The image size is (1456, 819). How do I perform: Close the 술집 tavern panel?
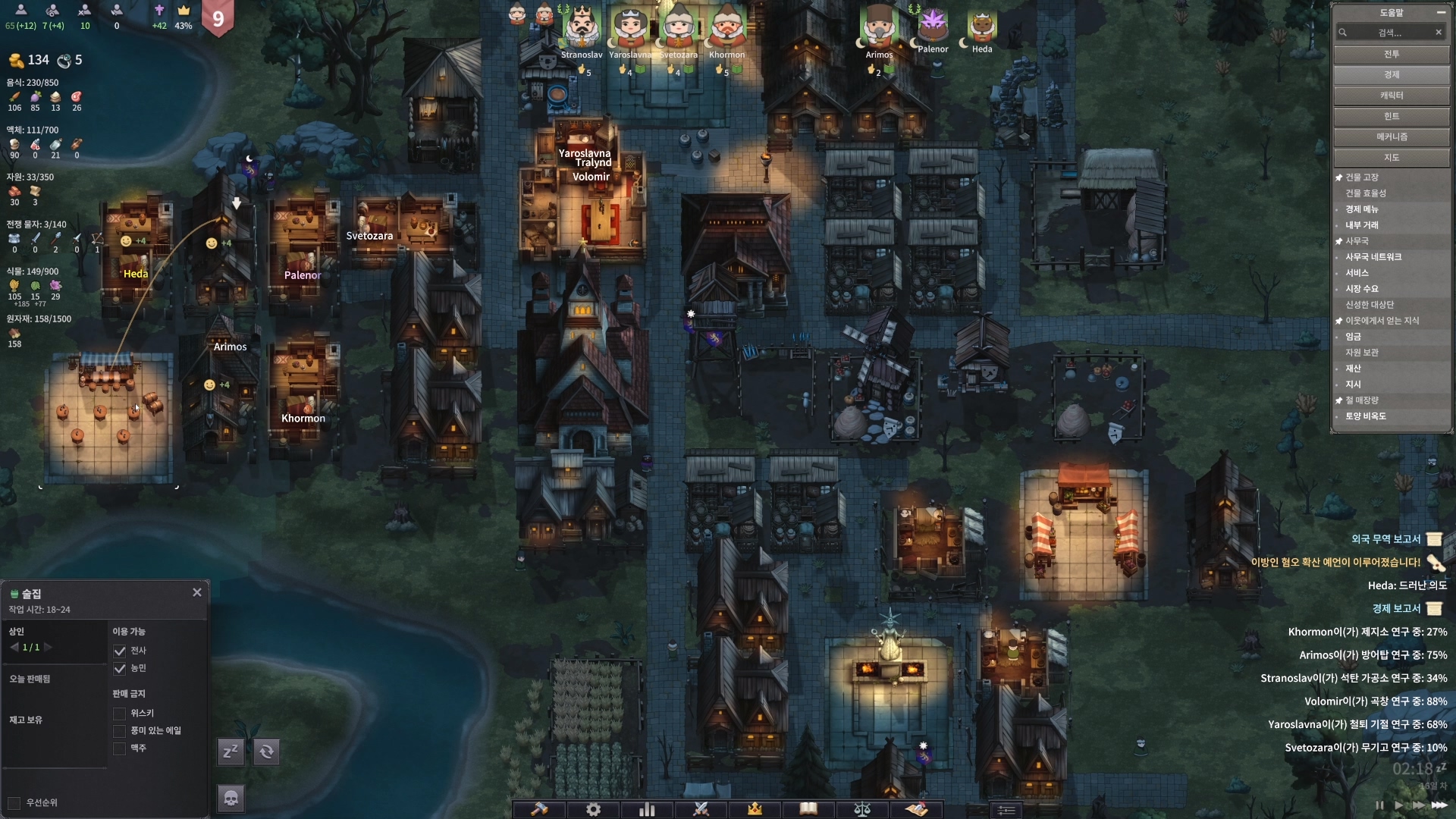coord(197,592)
